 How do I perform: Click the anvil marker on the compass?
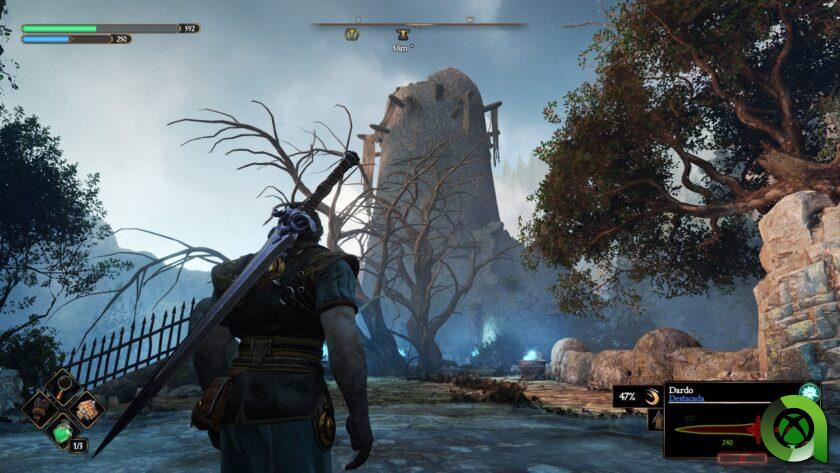coord(402,35)
